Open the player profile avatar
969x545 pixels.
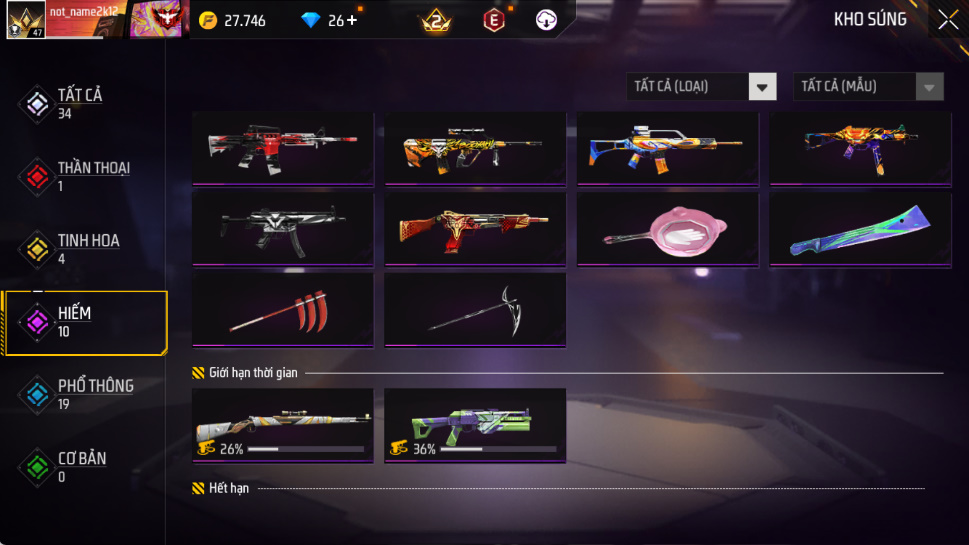tap(23, 20)
